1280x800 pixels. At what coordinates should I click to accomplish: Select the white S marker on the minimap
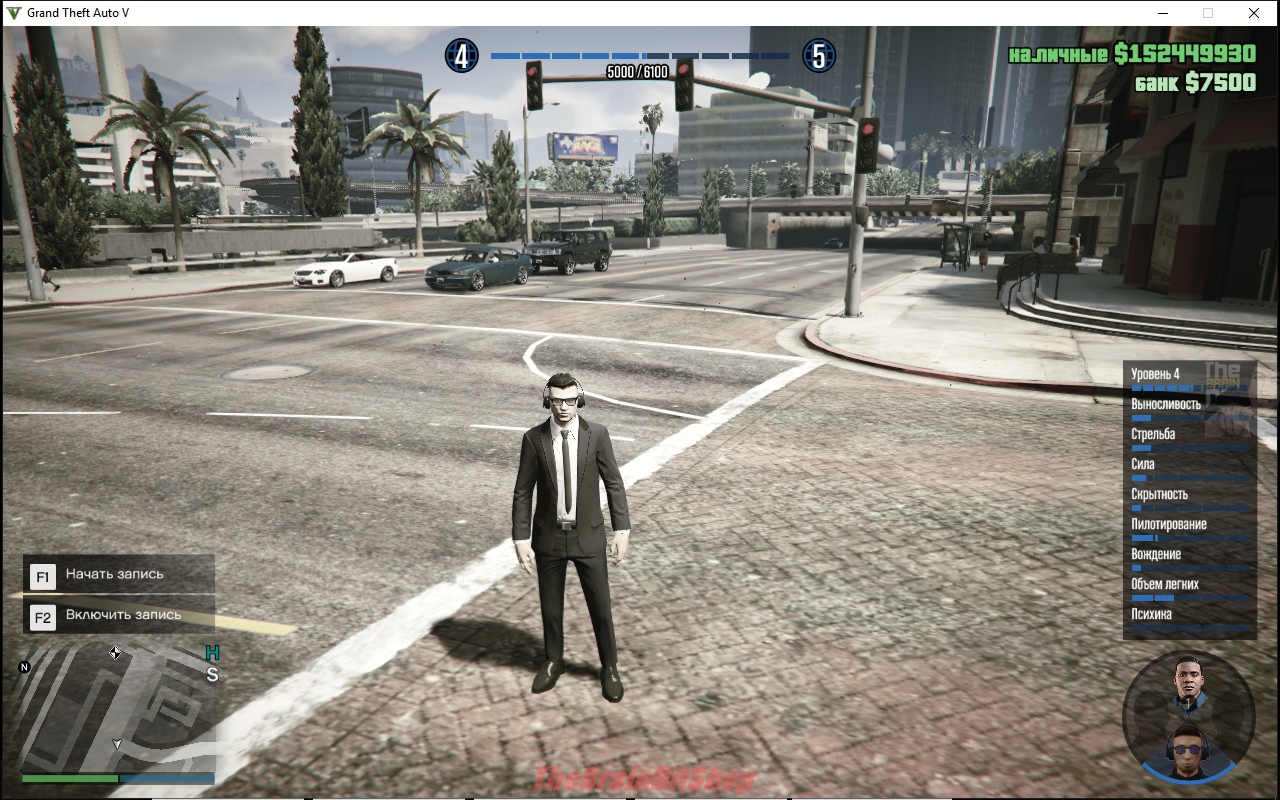(212, 675)
